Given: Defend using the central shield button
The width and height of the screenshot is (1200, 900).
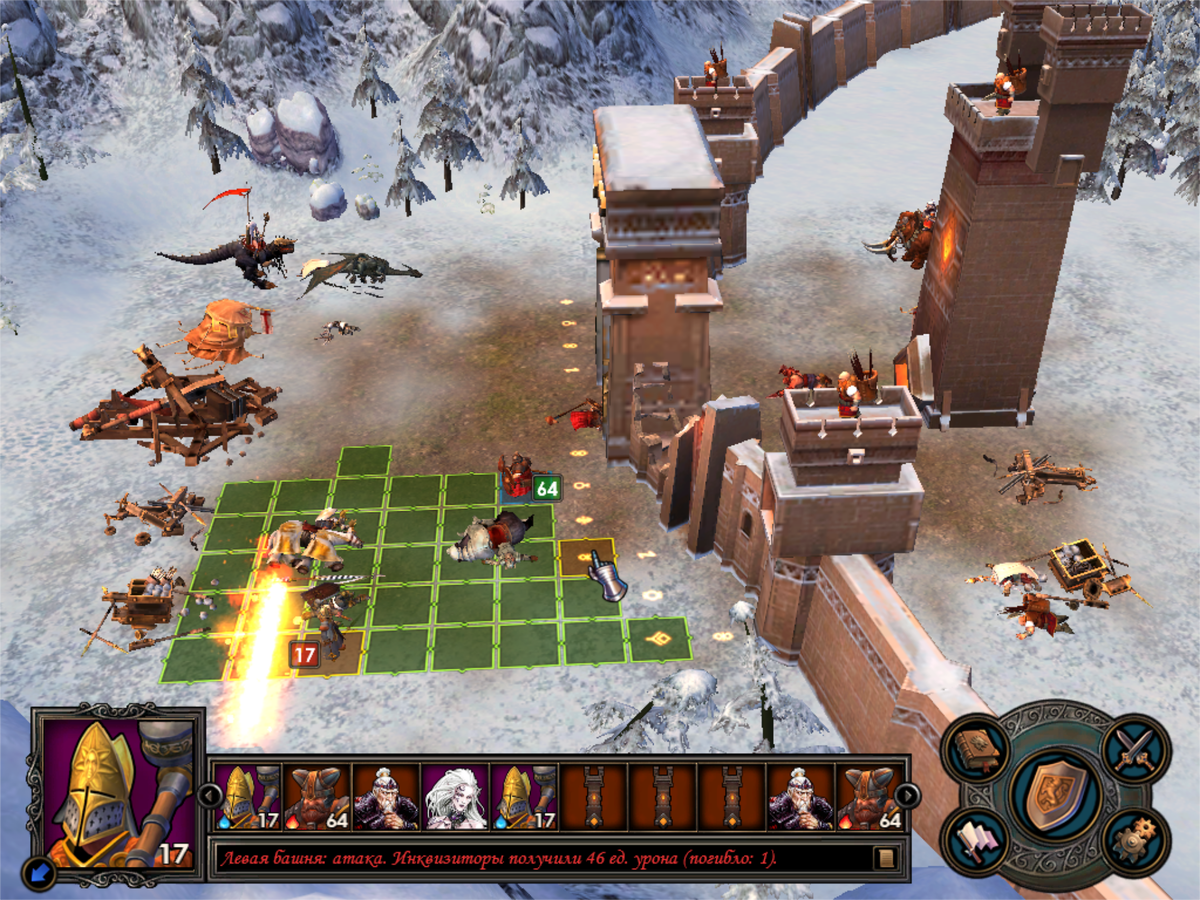Looking at the screenshot, I should tap(1056, 794).
